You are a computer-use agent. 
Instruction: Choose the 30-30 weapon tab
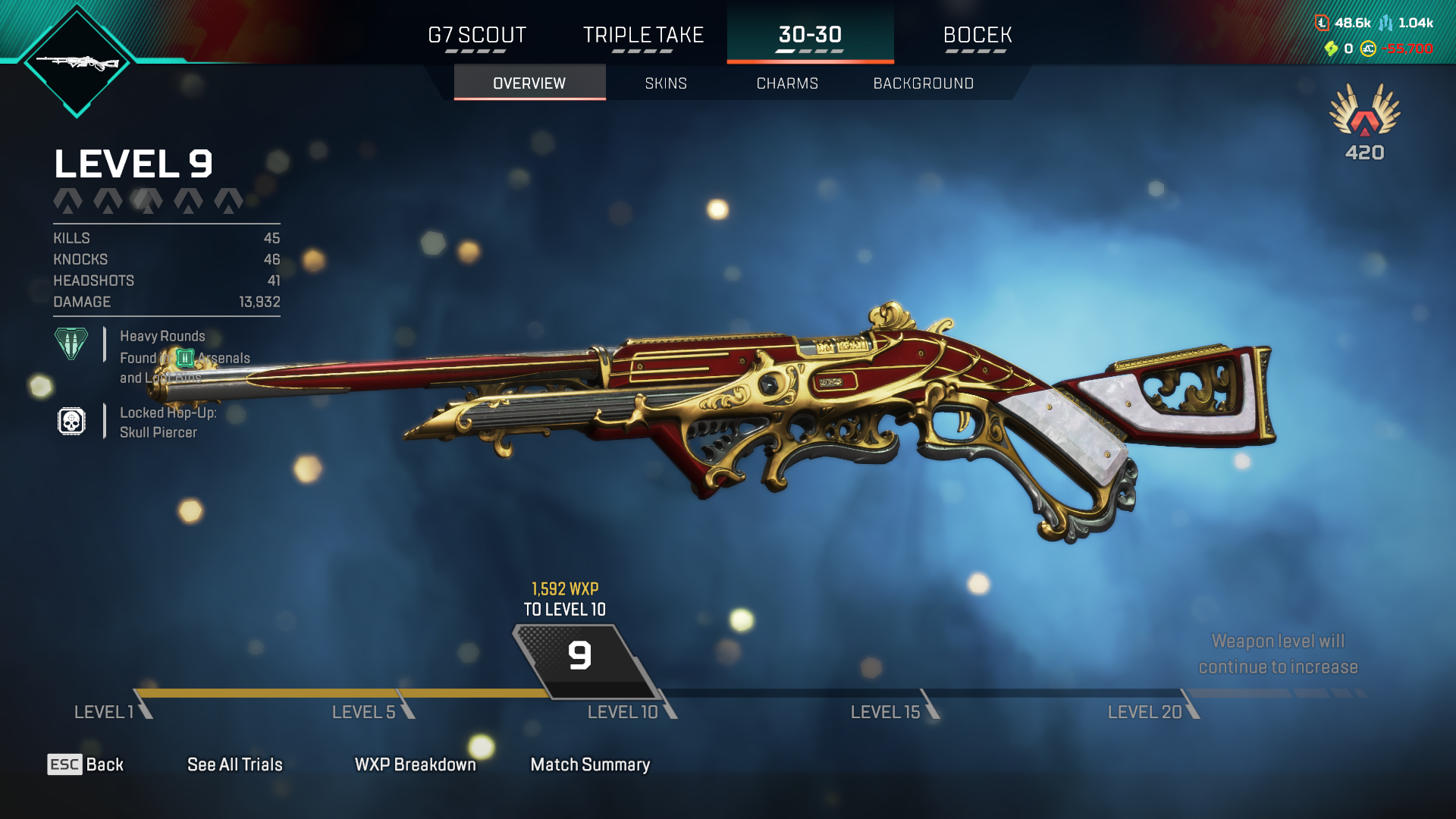tap(810, 36)
